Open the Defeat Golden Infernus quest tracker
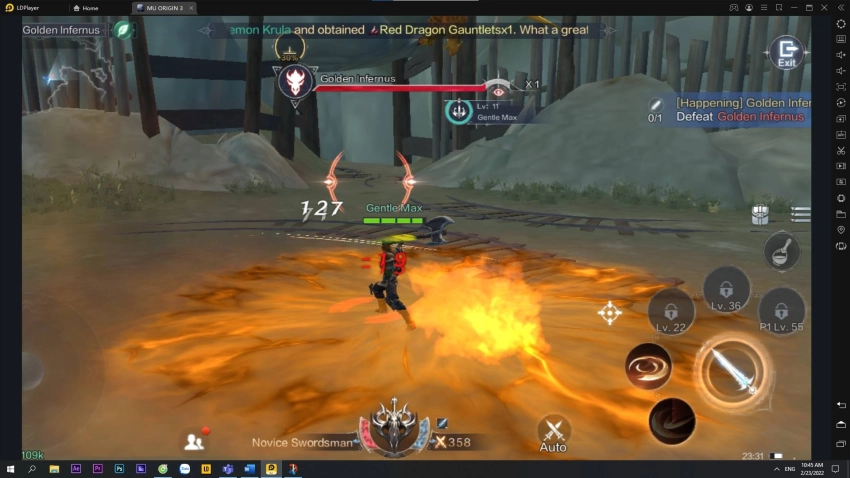This screenshot has height=478, width=850. coord(742,110)
